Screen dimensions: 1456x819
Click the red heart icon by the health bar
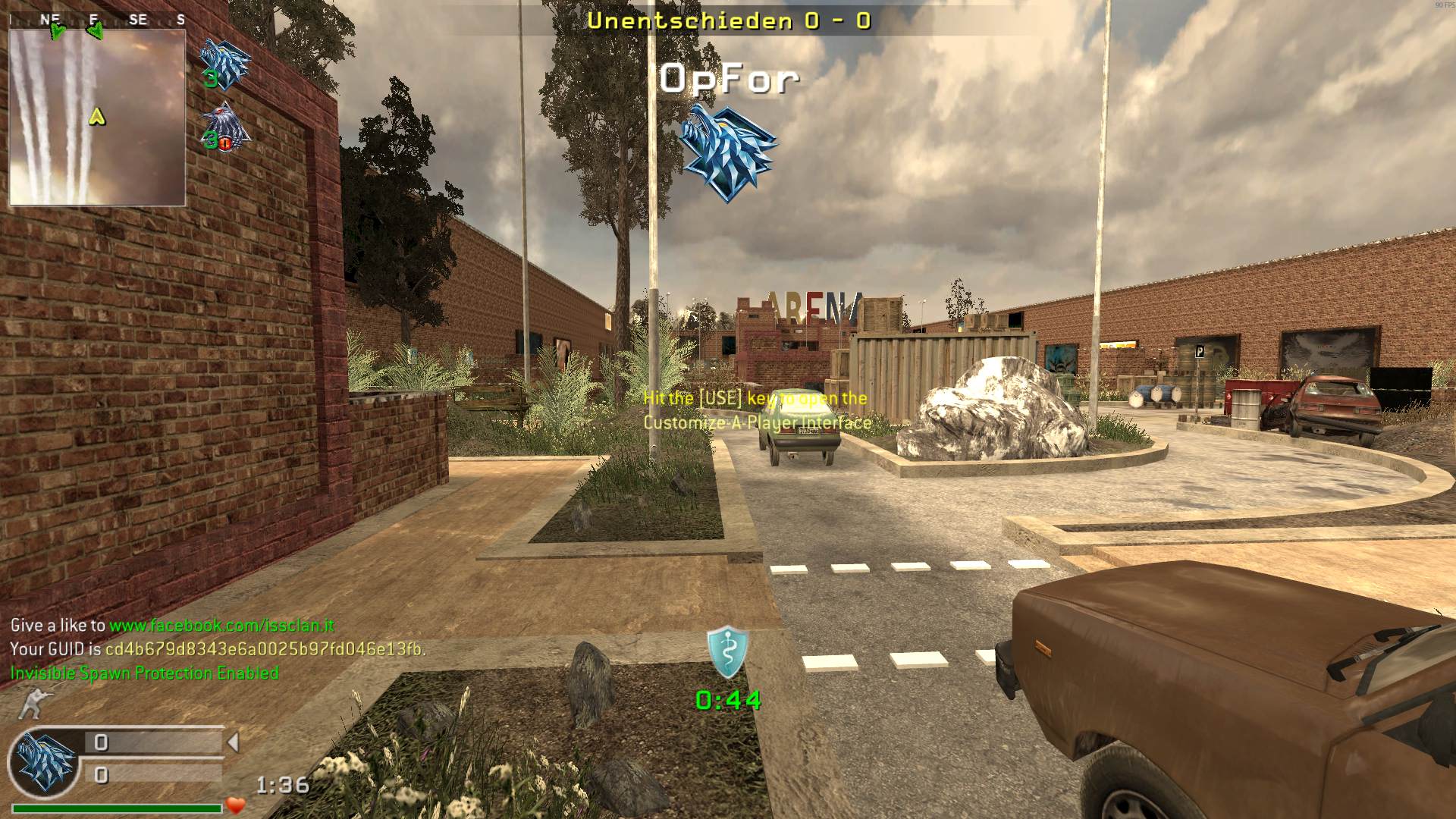coord(236,805)
